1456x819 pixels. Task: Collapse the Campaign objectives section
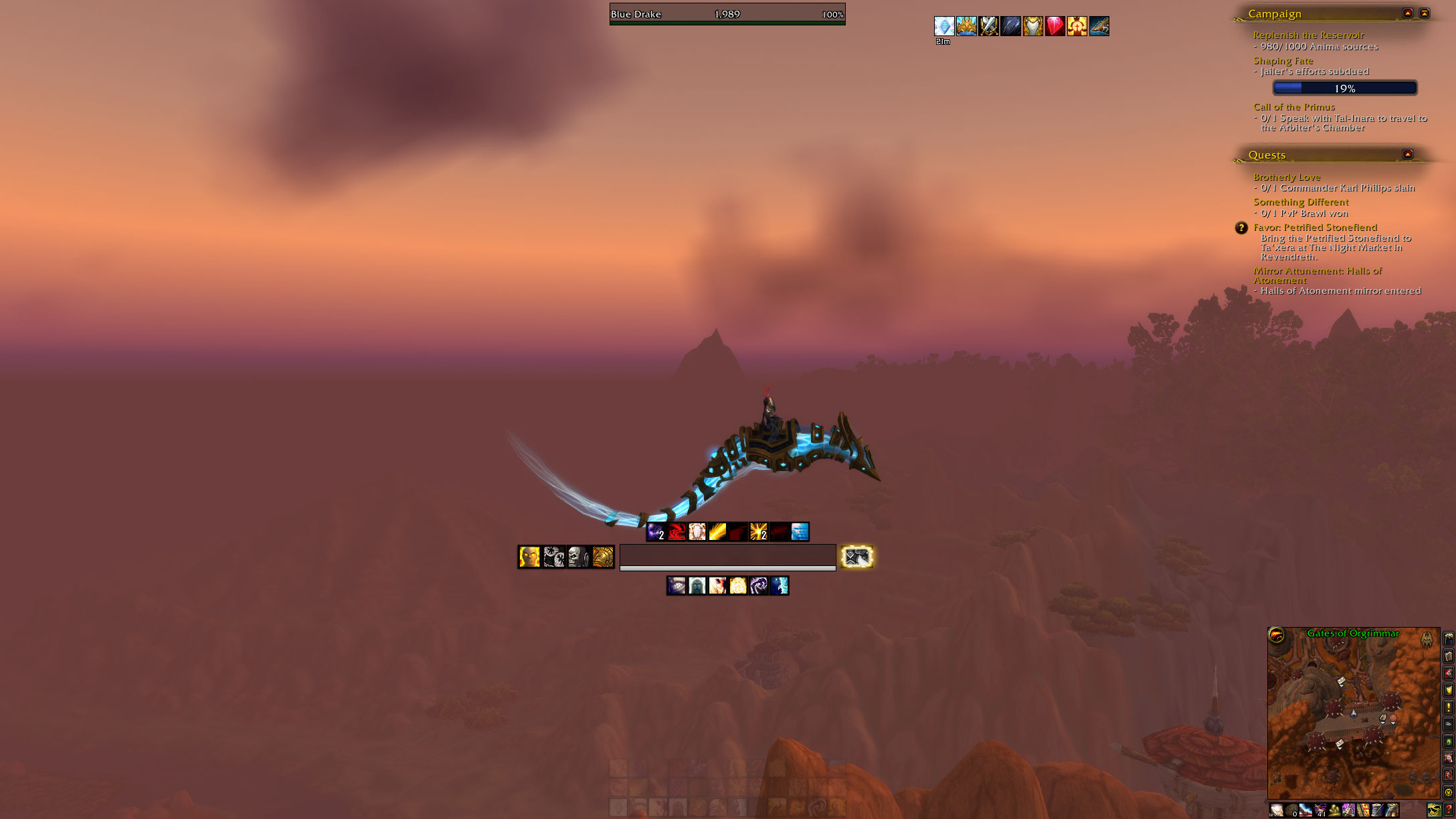tap(1408, 13)
